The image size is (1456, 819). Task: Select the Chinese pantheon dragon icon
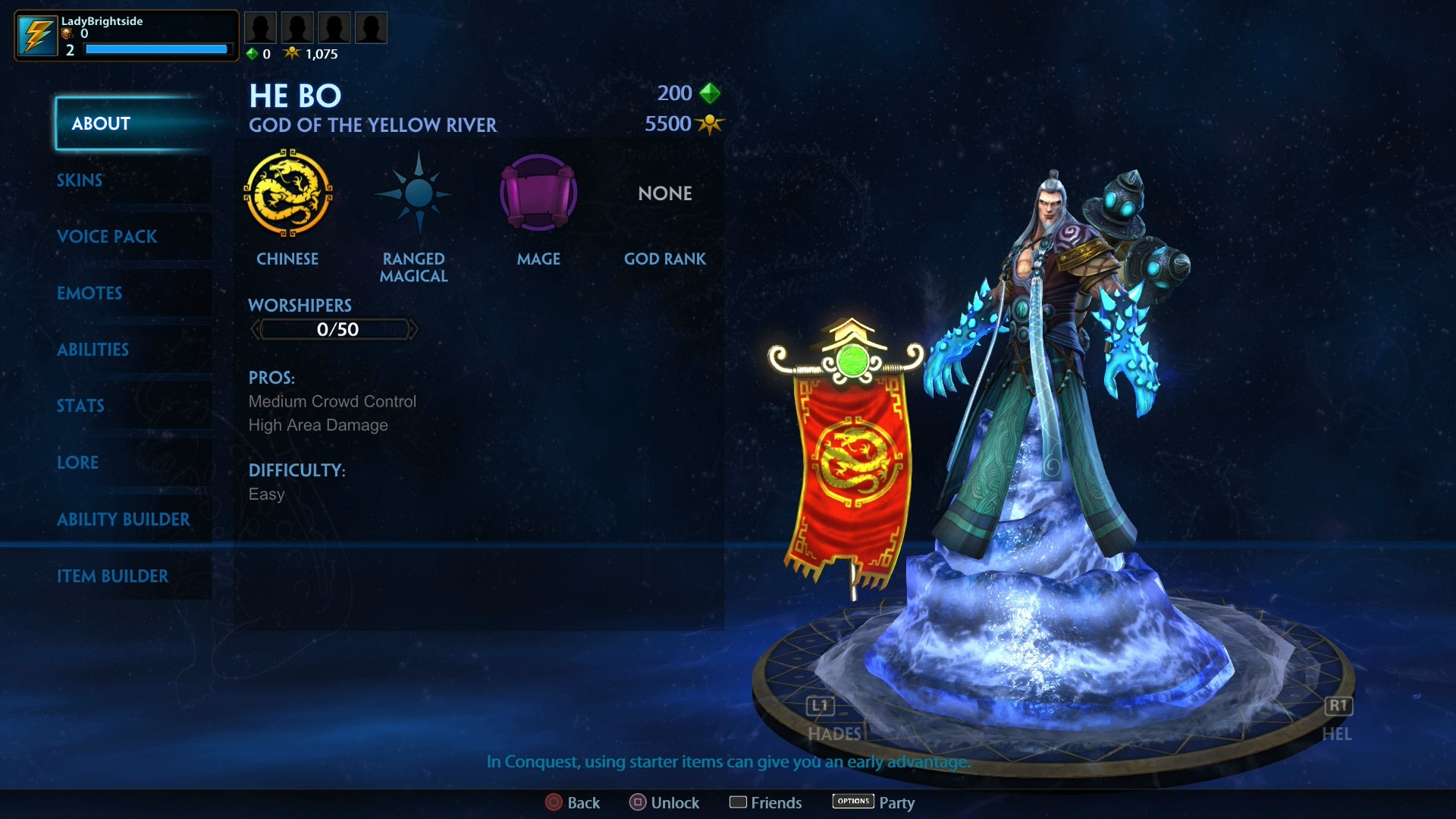[x=288, y=193]
